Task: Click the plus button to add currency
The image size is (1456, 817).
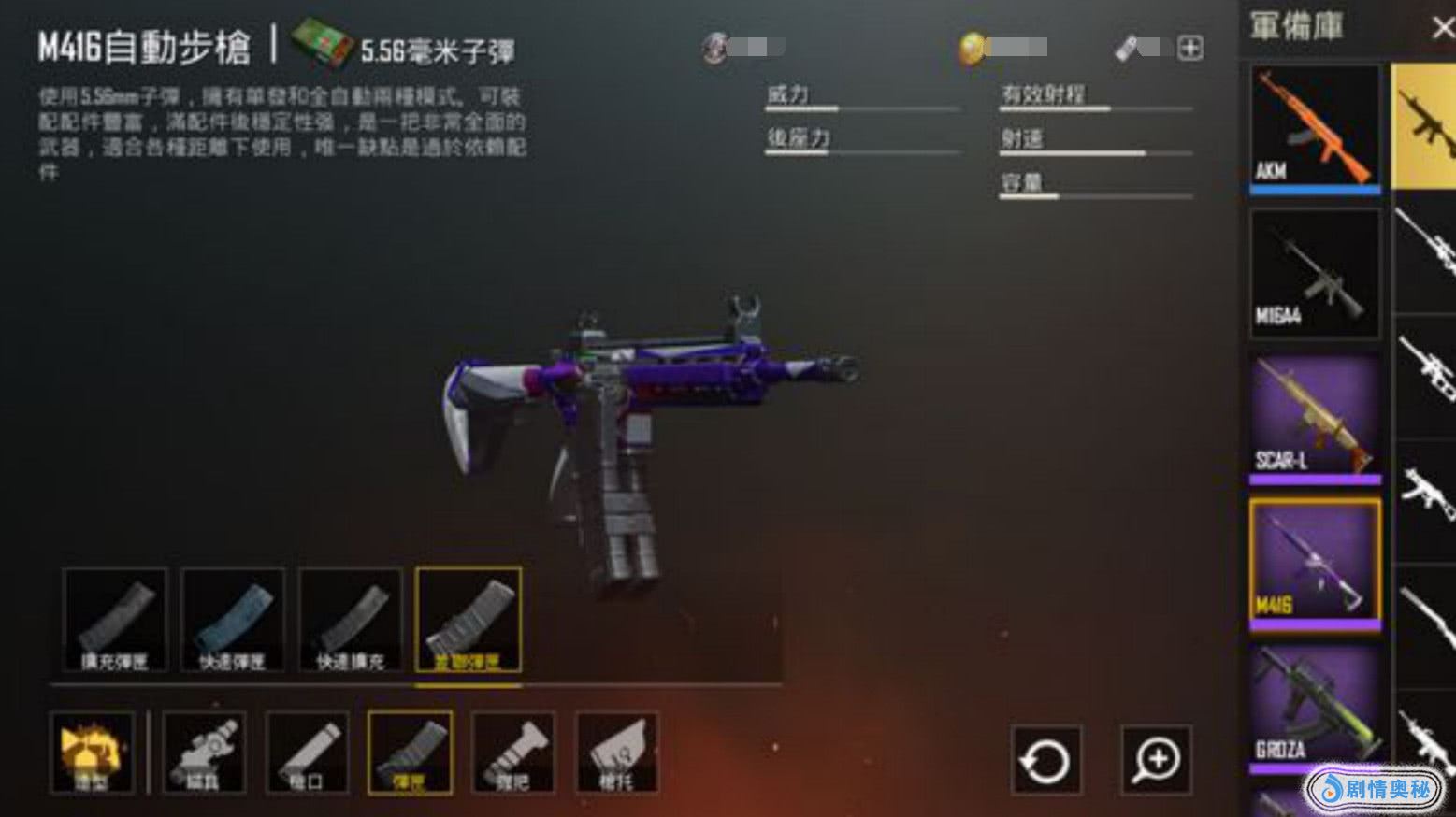Action: coord(1189,48)
